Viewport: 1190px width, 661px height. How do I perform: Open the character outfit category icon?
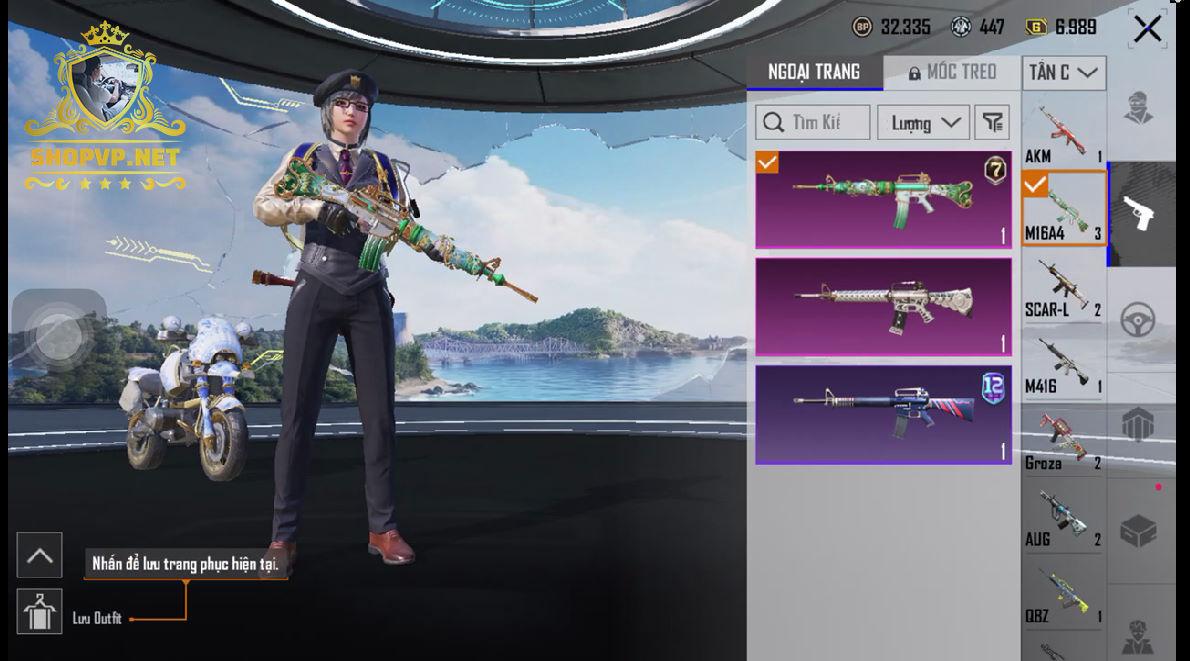1140,107
